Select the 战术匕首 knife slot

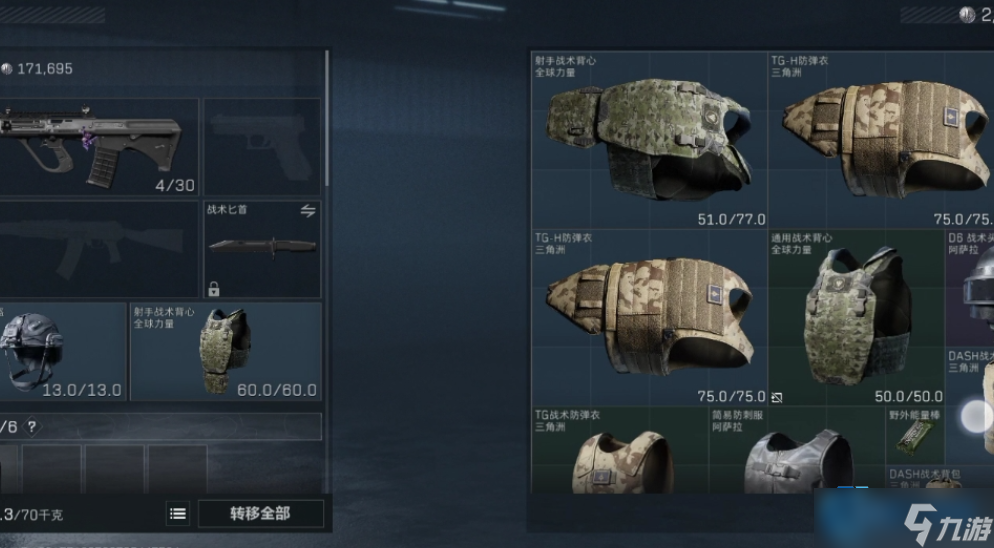click(262, 250)
